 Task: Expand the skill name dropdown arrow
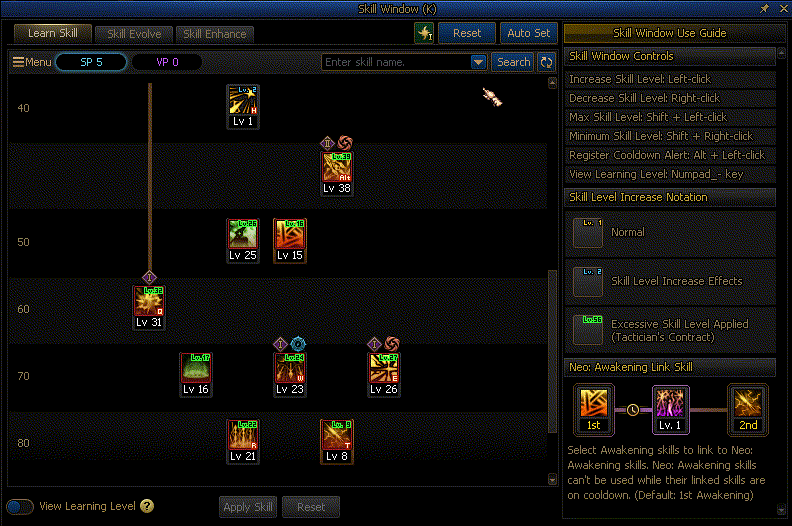(x=478, y=62)
